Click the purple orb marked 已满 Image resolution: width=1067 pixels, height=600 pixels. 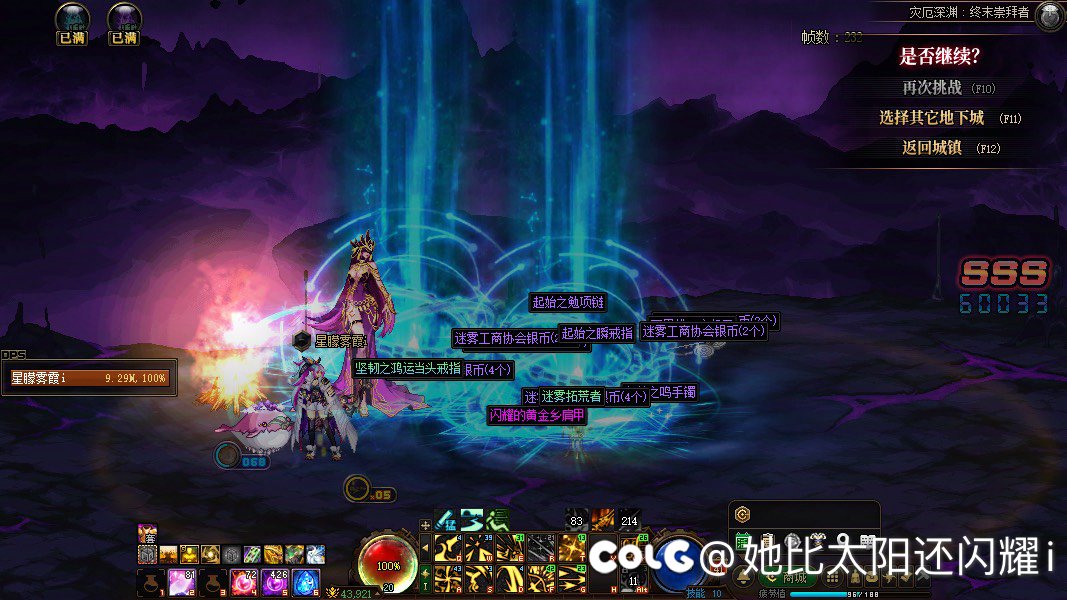[124, 19]
